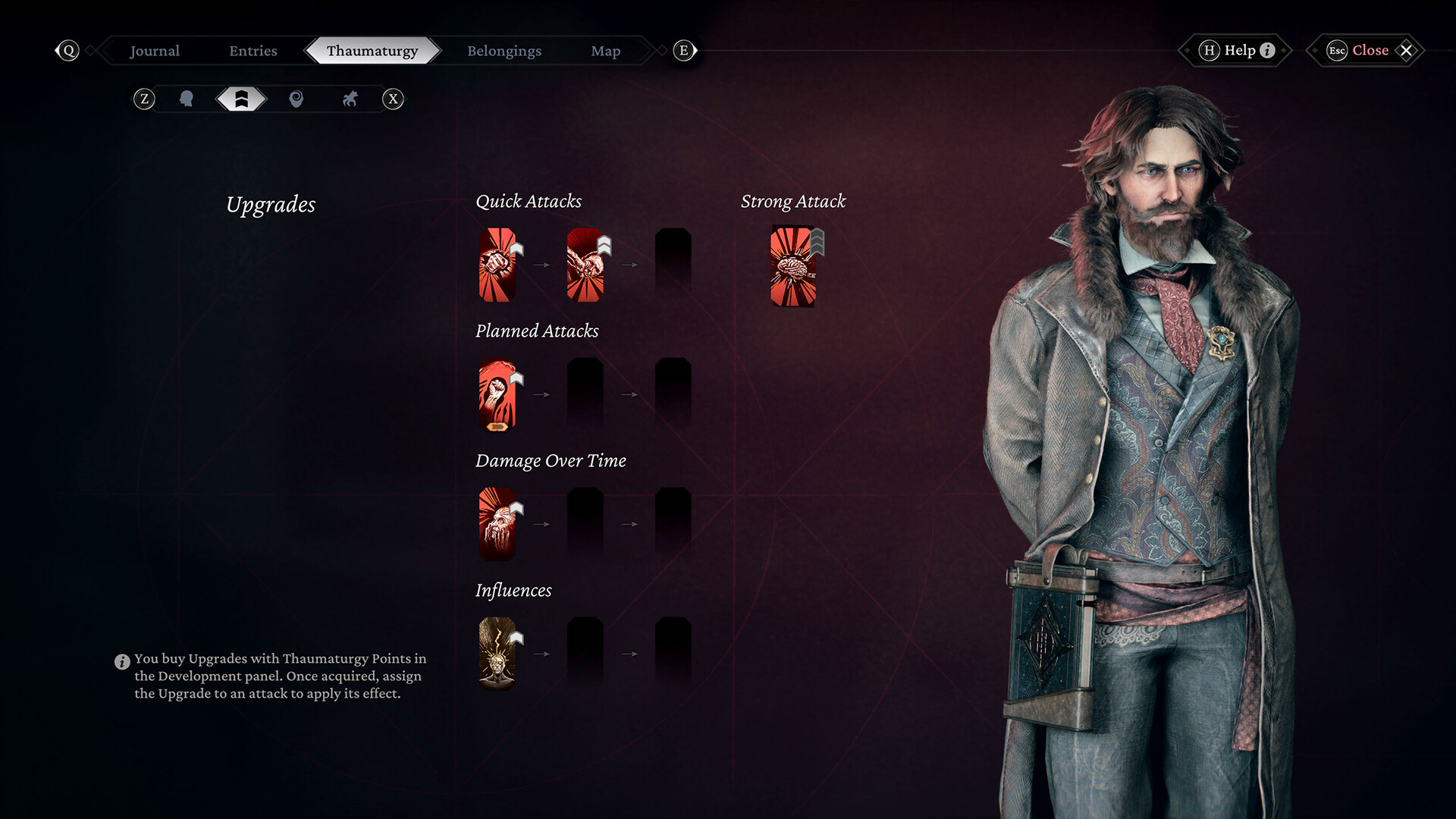Select the Thaumaturgy tab
Viewport: 1456px width, 819px height.
tap(372, 51)
